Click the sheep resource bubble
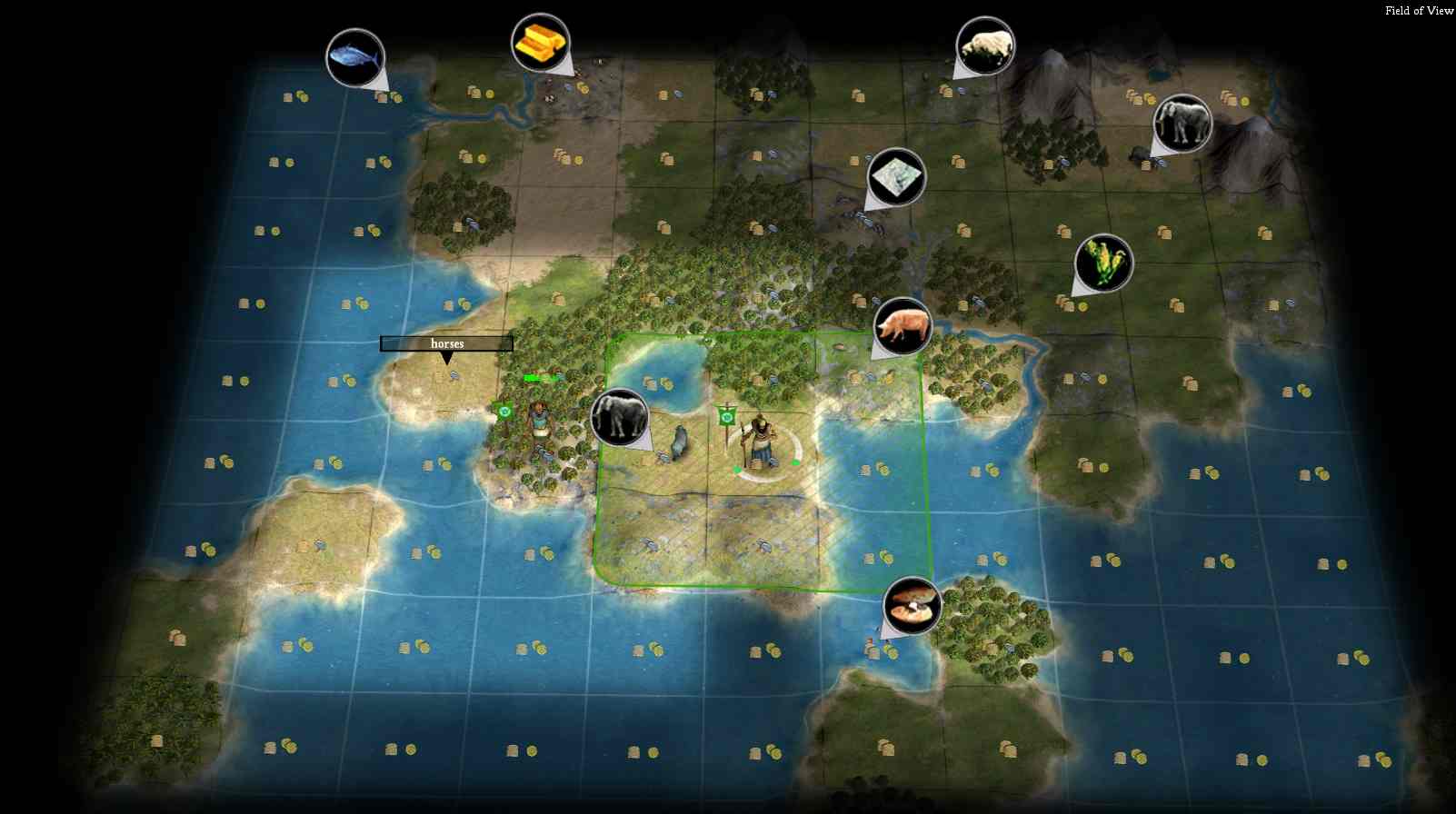Viewport: 1456px width, 814px height. pyautogui.click(x=985, y=46)
